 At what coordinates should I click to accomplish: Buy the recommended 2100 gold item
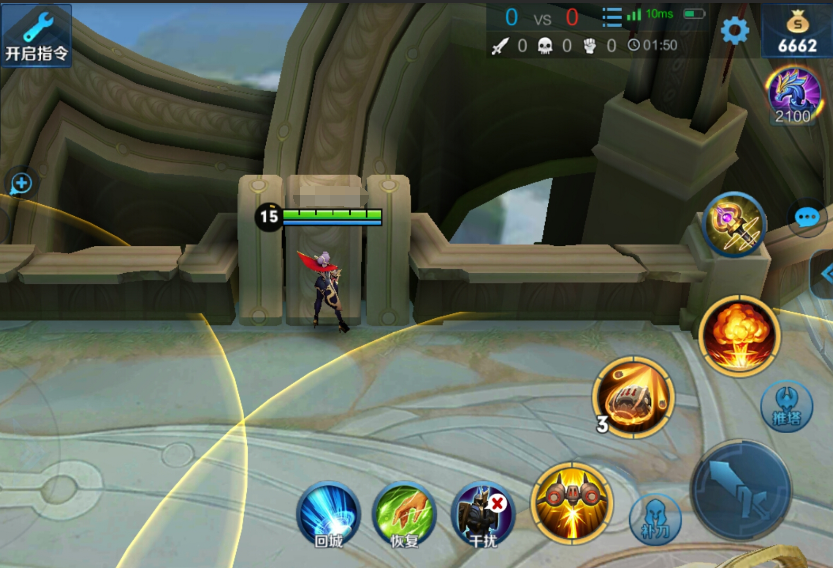[791, 93]
